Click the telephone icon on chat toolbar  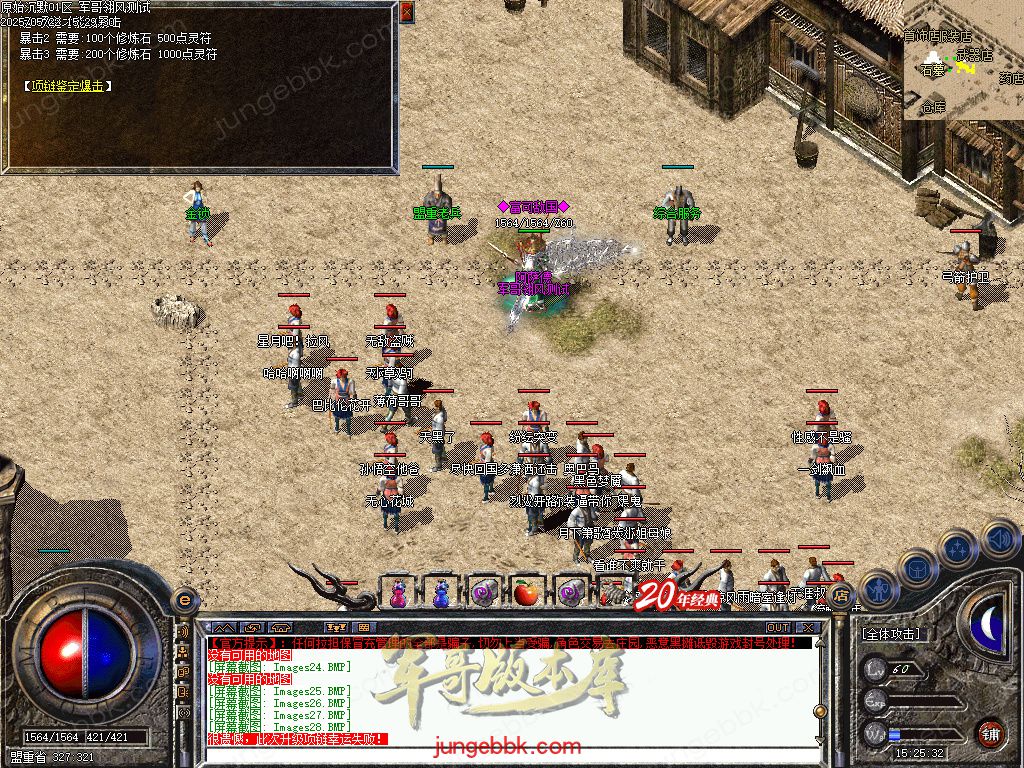point(280,628)
